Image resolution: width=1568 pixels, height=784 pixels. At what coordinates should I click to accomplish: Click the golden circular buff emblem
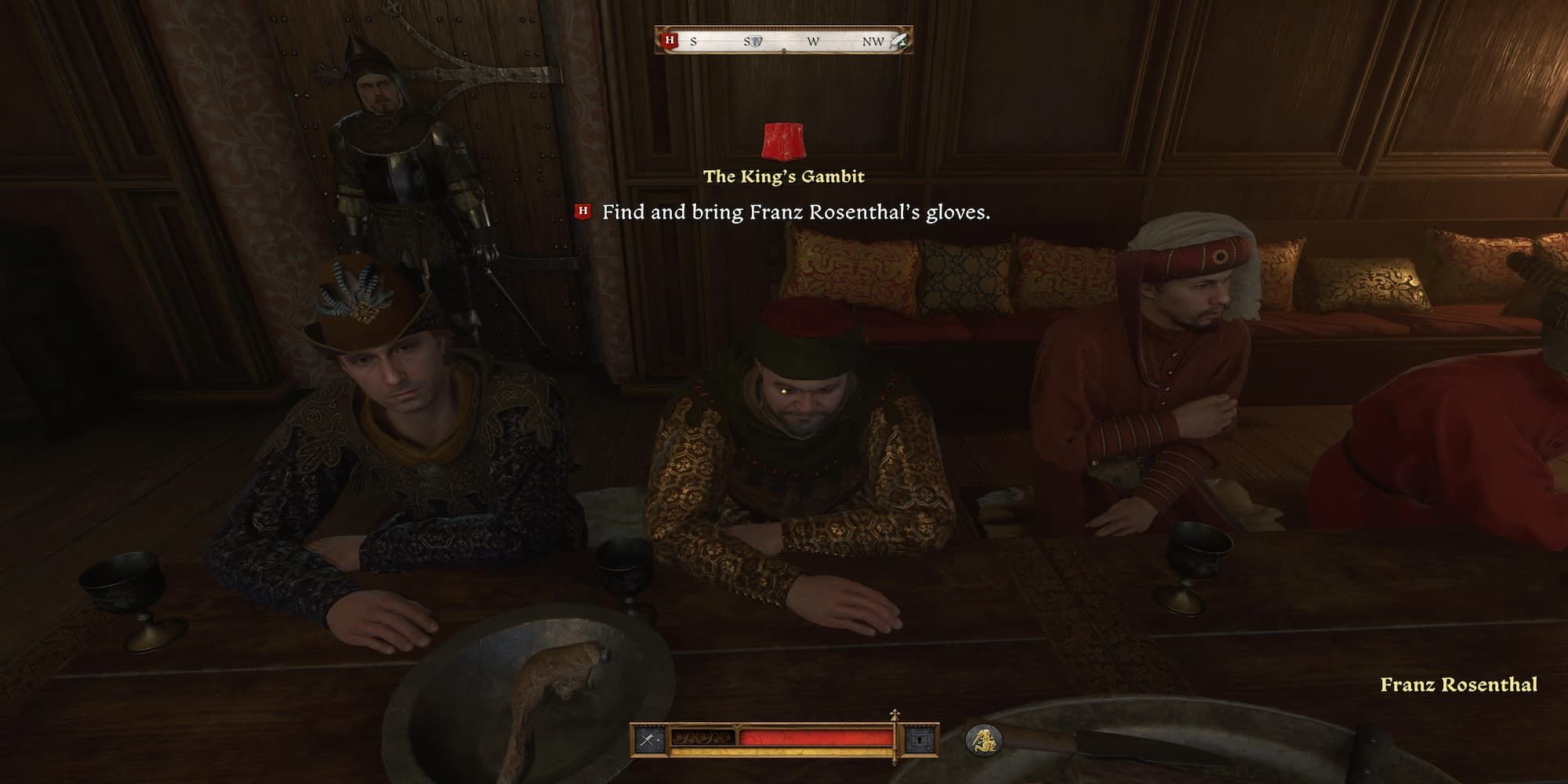[984, 740]
